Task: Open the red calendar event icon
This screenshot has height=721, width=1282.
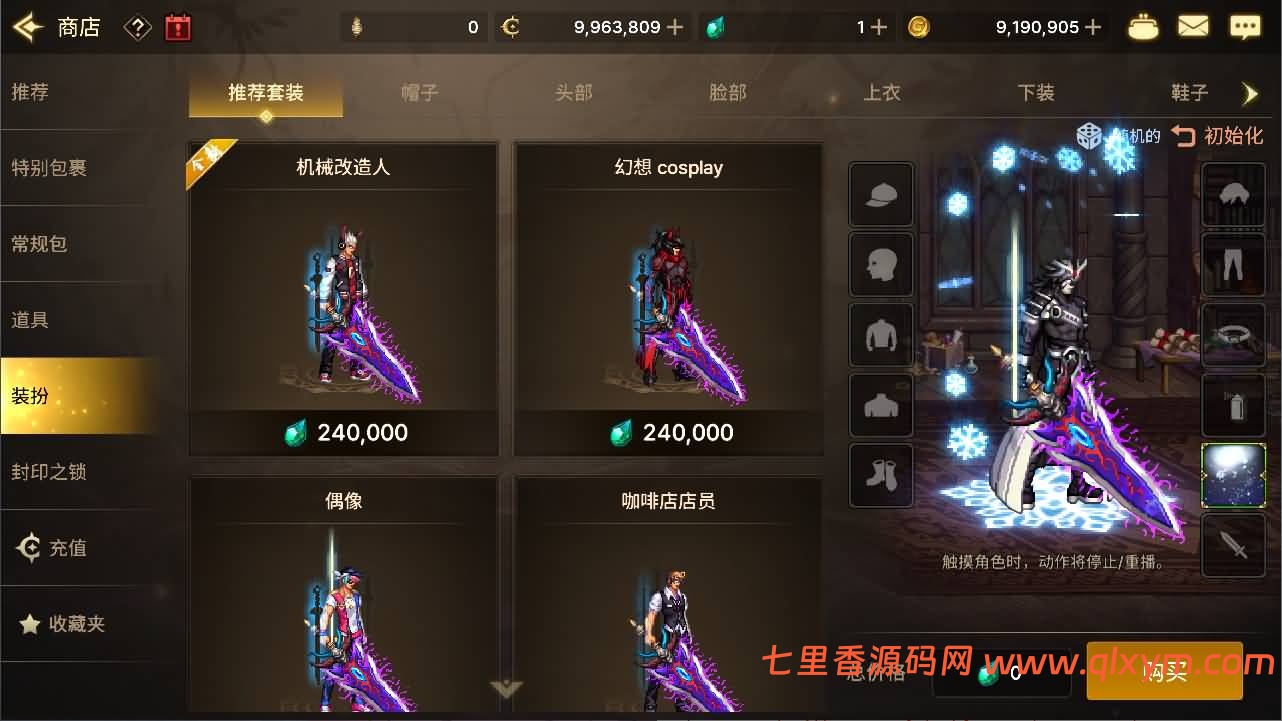Action: (180, 27)
